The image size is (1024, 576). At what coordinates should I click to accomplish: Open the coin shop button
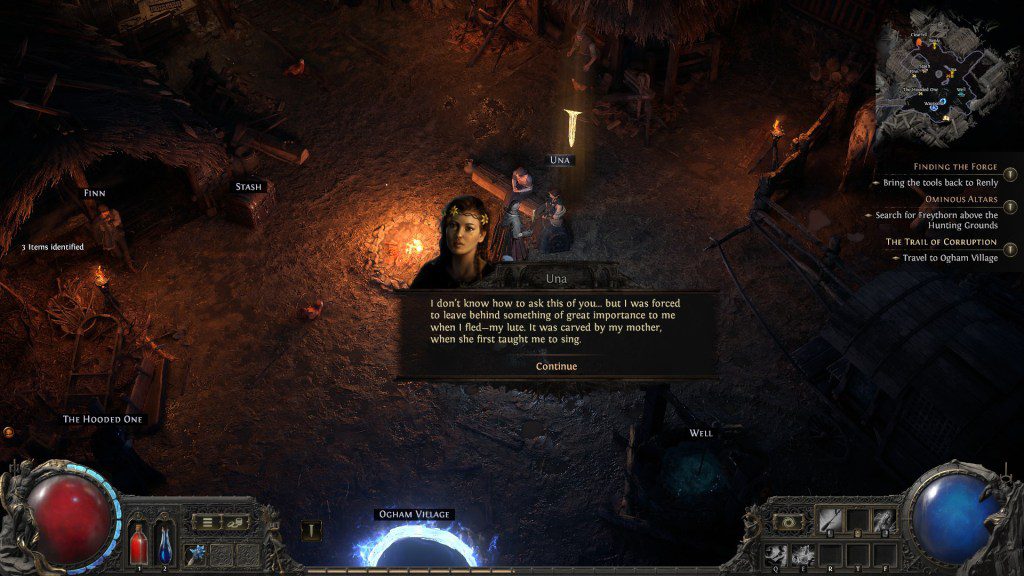[236, 521]
